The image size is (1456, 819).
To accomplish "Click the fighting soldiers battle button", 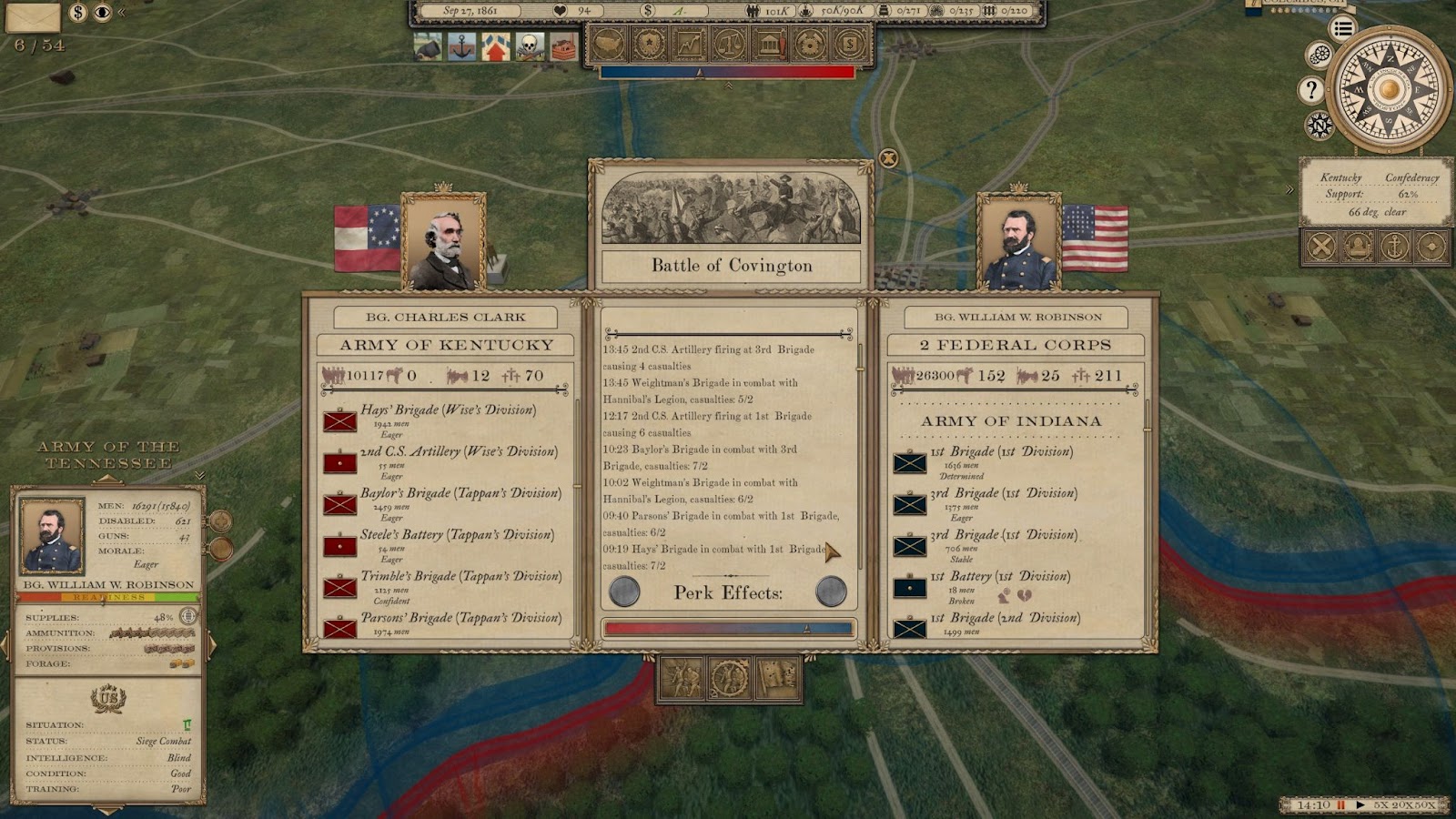I will [682, 678].
